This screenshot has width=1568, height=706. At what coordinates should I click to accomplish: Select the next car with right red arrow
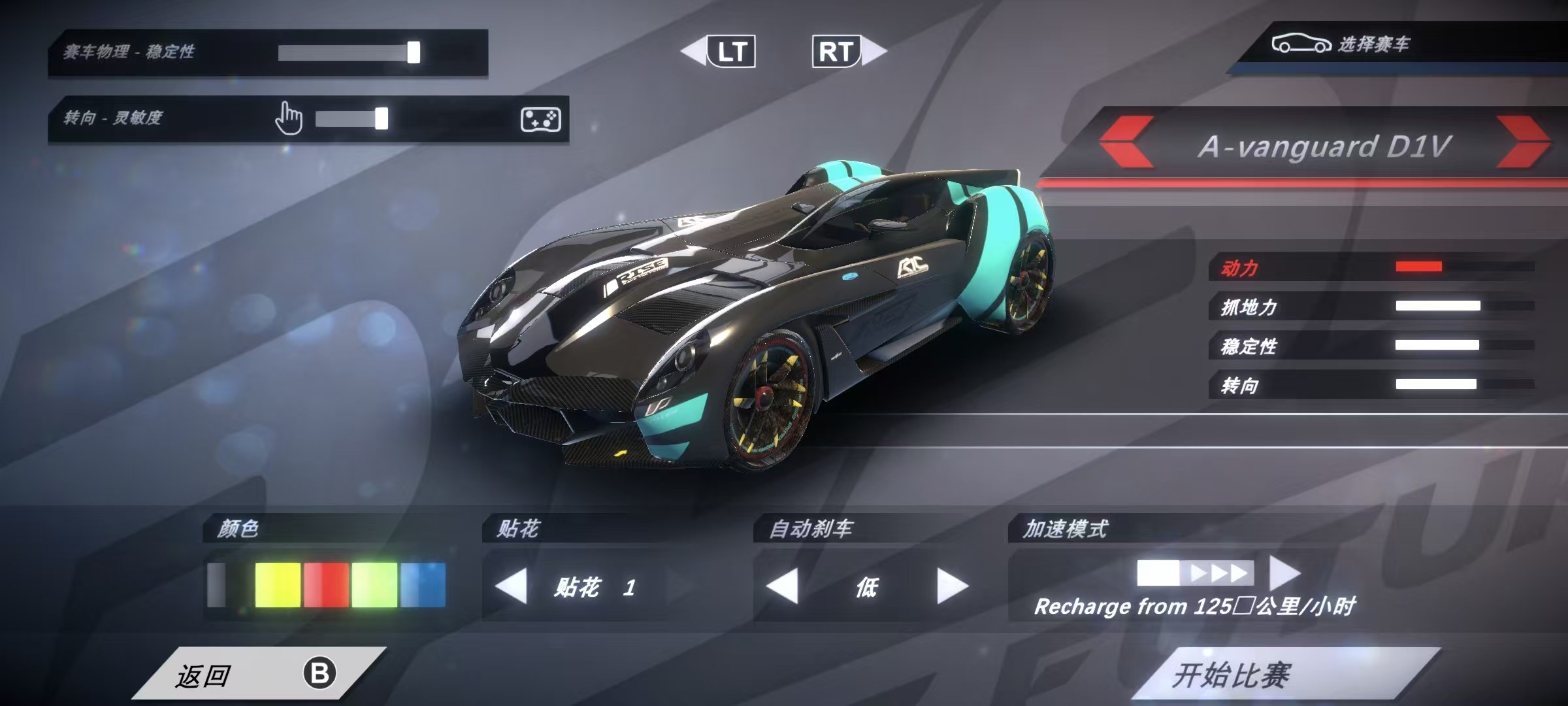tap(1521, 142)
